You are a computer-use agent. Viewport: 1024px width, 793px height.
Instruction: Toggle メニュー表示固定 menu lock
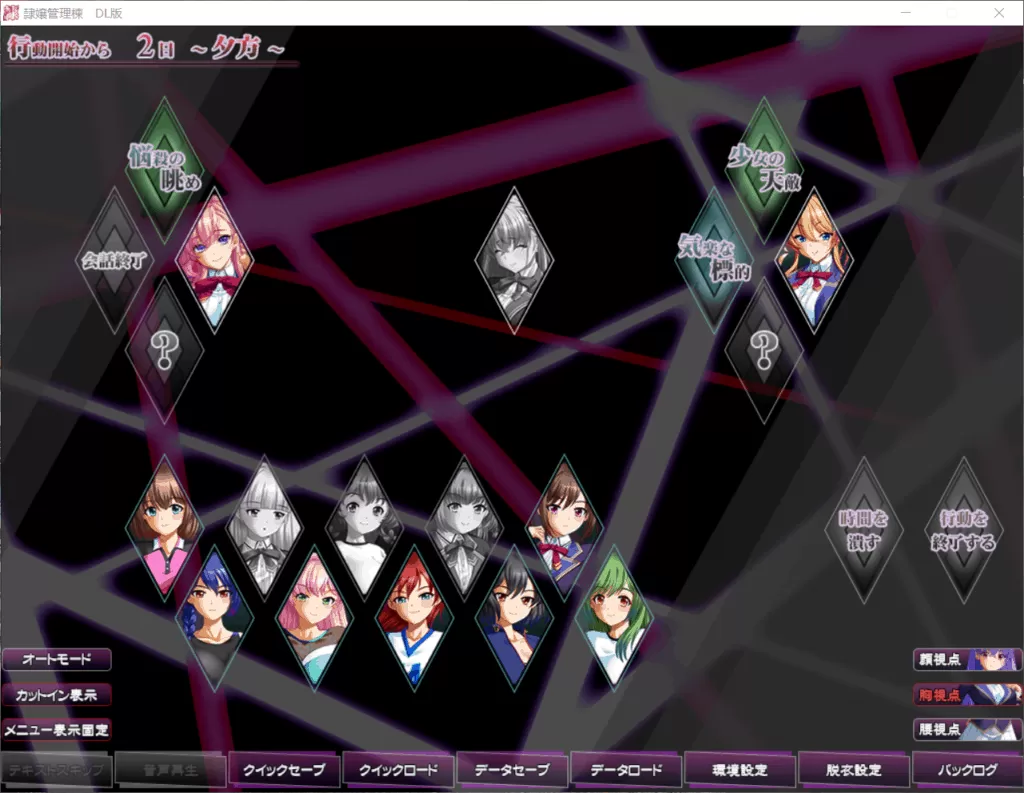(x=56, y=729)
